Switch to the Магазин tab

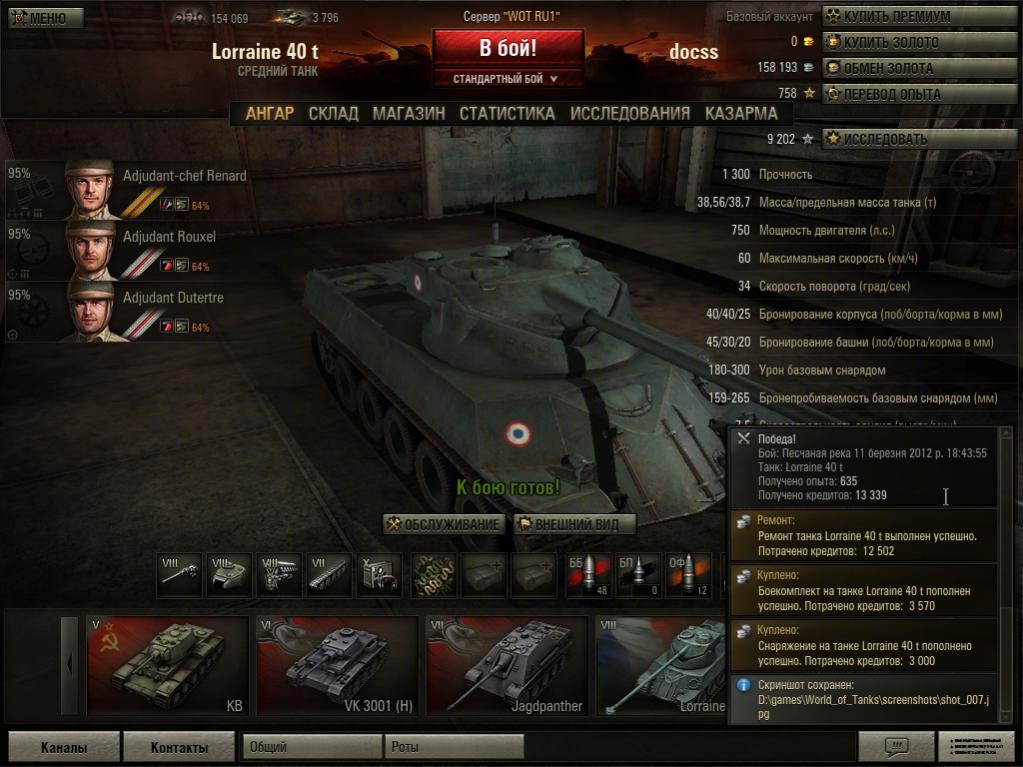pos(408,113)
